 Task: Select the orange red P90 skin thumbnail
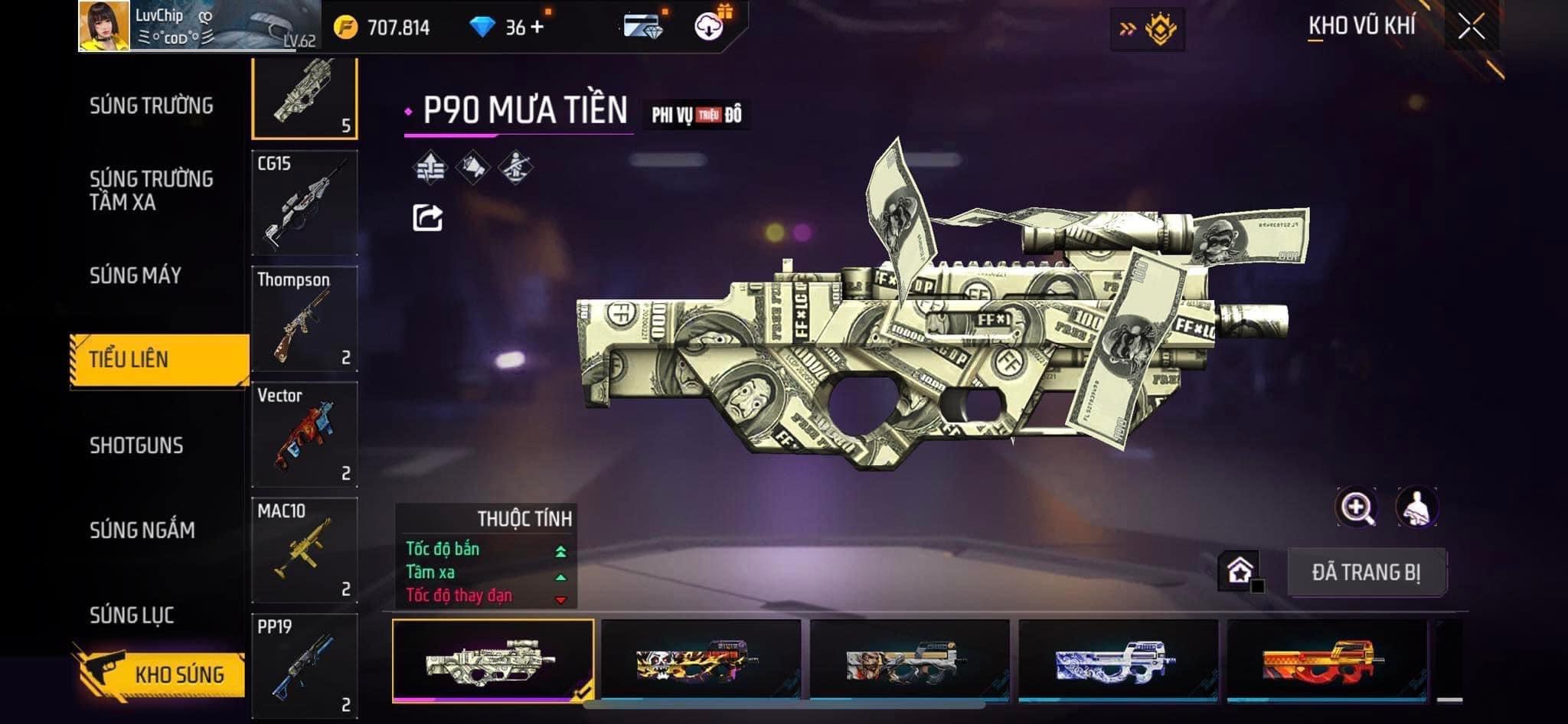coord(1326,660)
